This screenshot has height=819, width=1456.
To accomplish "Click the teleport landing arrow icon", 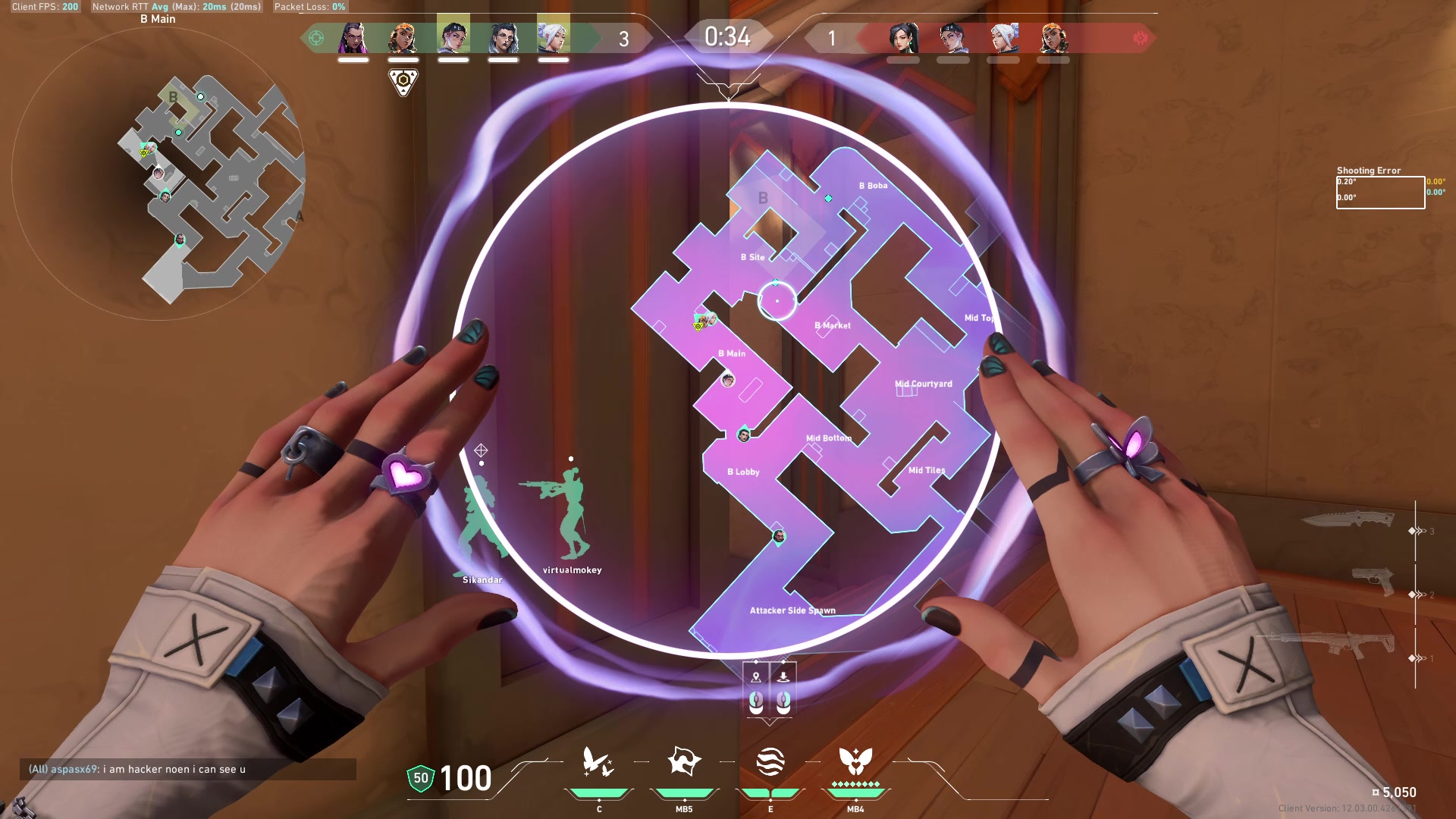I will (783, 676).
